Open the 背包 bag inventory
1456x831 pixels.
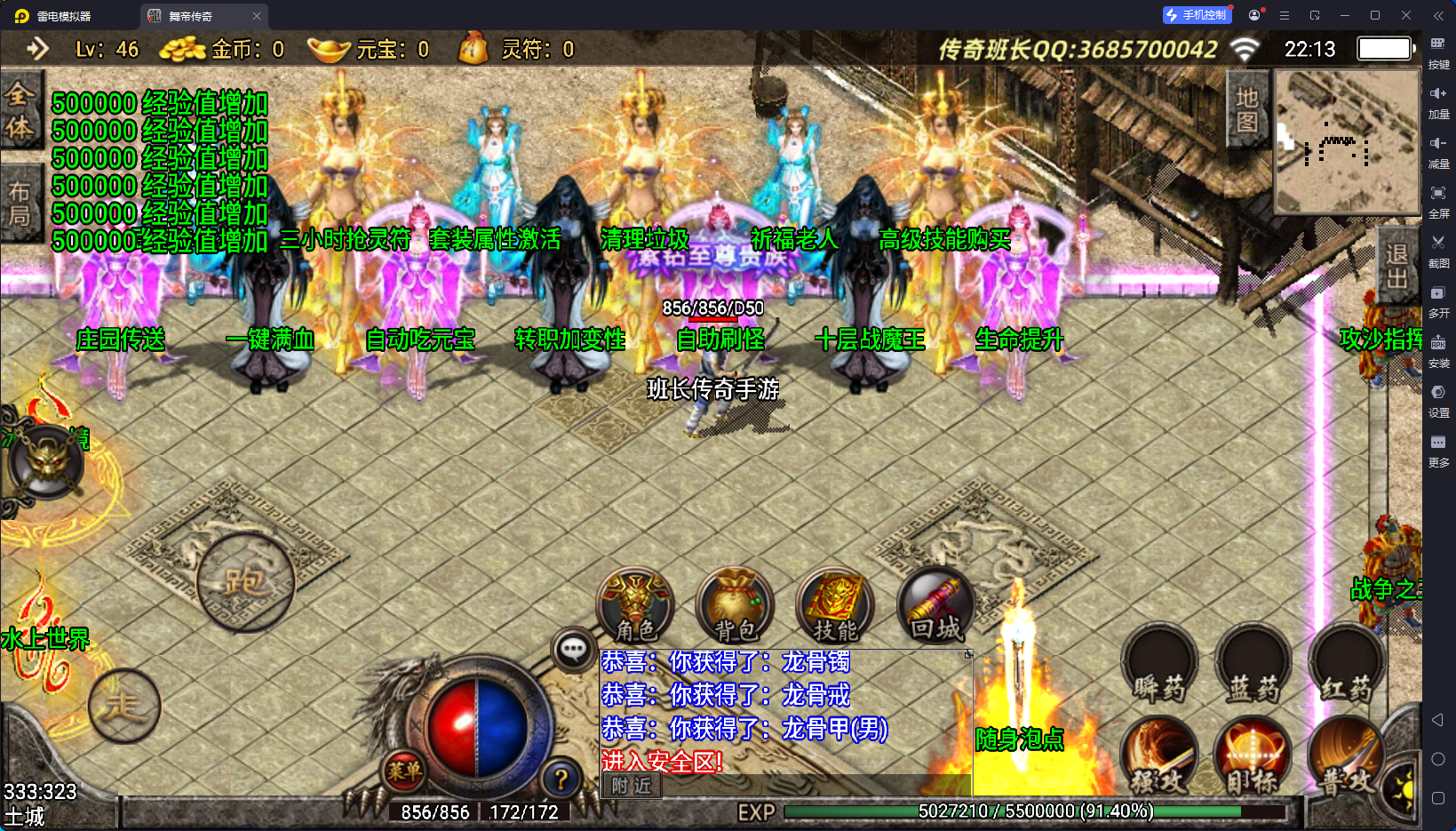736,606
